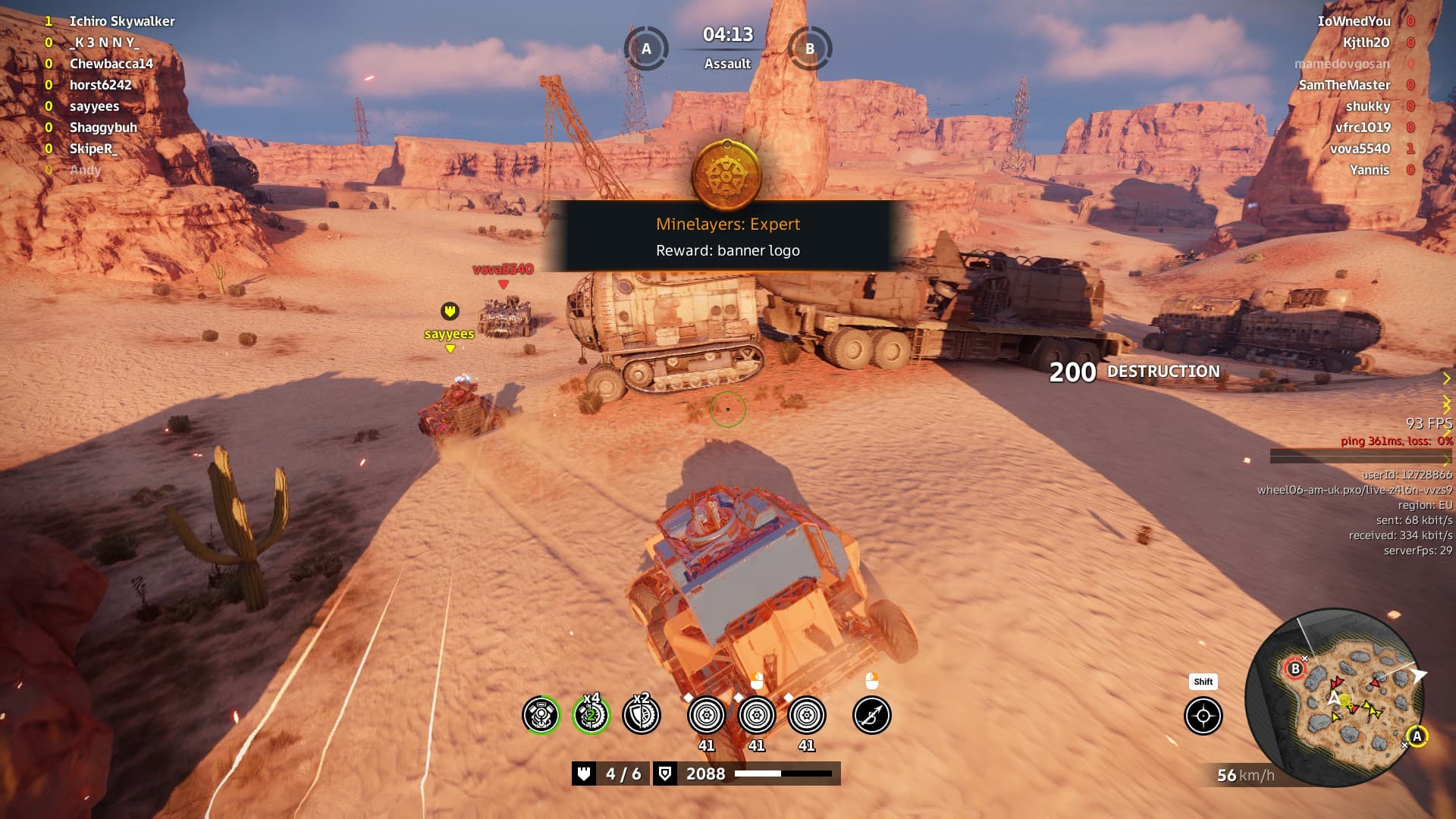Click the yellow A base marker on minimap
1456x819 pixels.
1416,736
